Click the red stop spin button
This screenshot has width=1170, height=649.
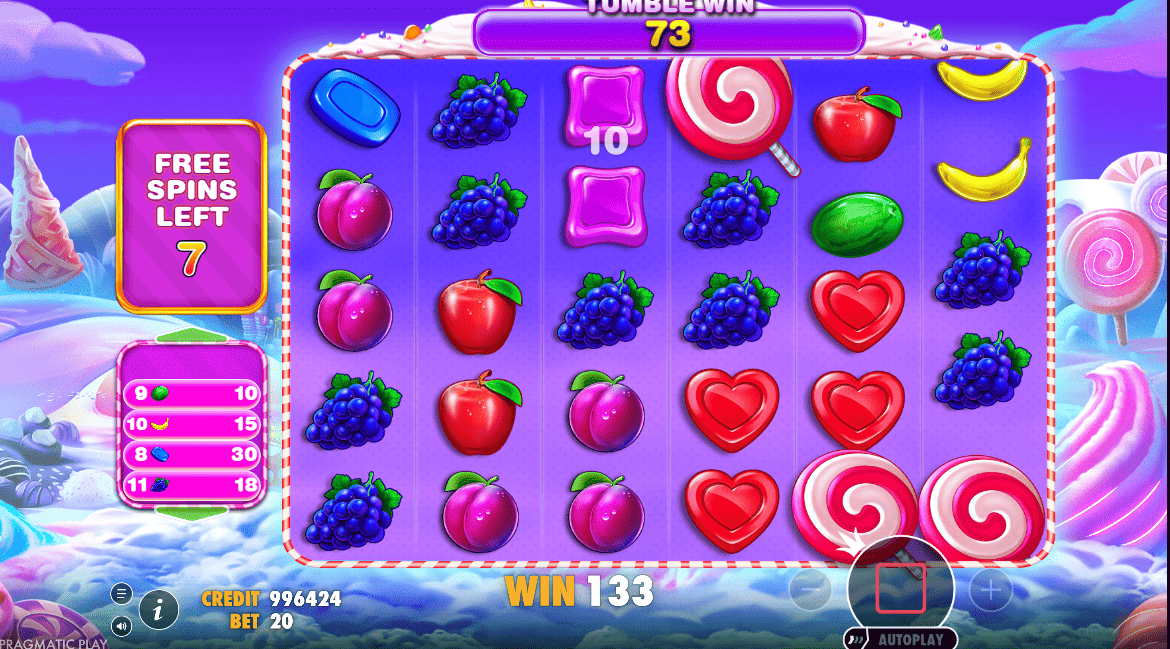tap(900, 588)
